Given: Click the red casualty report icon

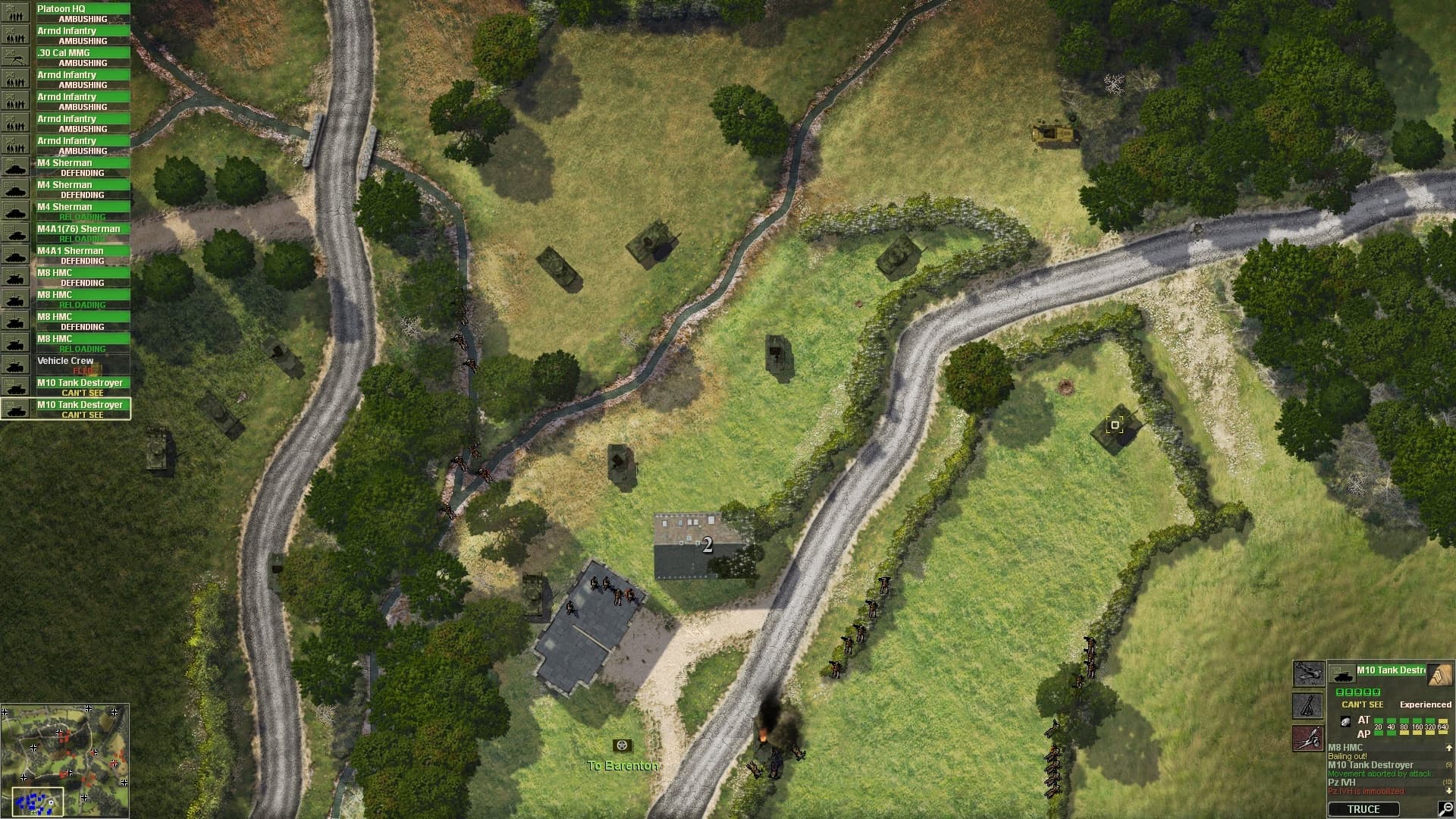Looking at the screenshot, I should (1307, 738).
